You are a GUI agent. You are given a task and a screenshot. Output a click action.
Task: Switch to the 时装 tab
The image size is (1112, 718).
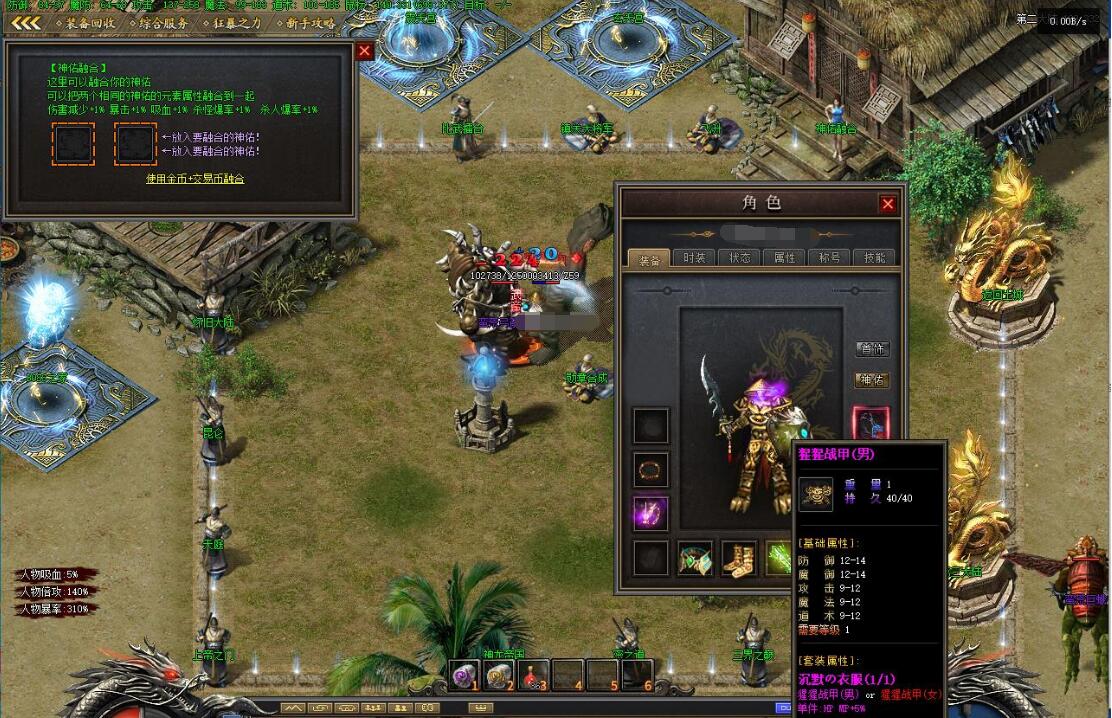[x=693, y=258]
